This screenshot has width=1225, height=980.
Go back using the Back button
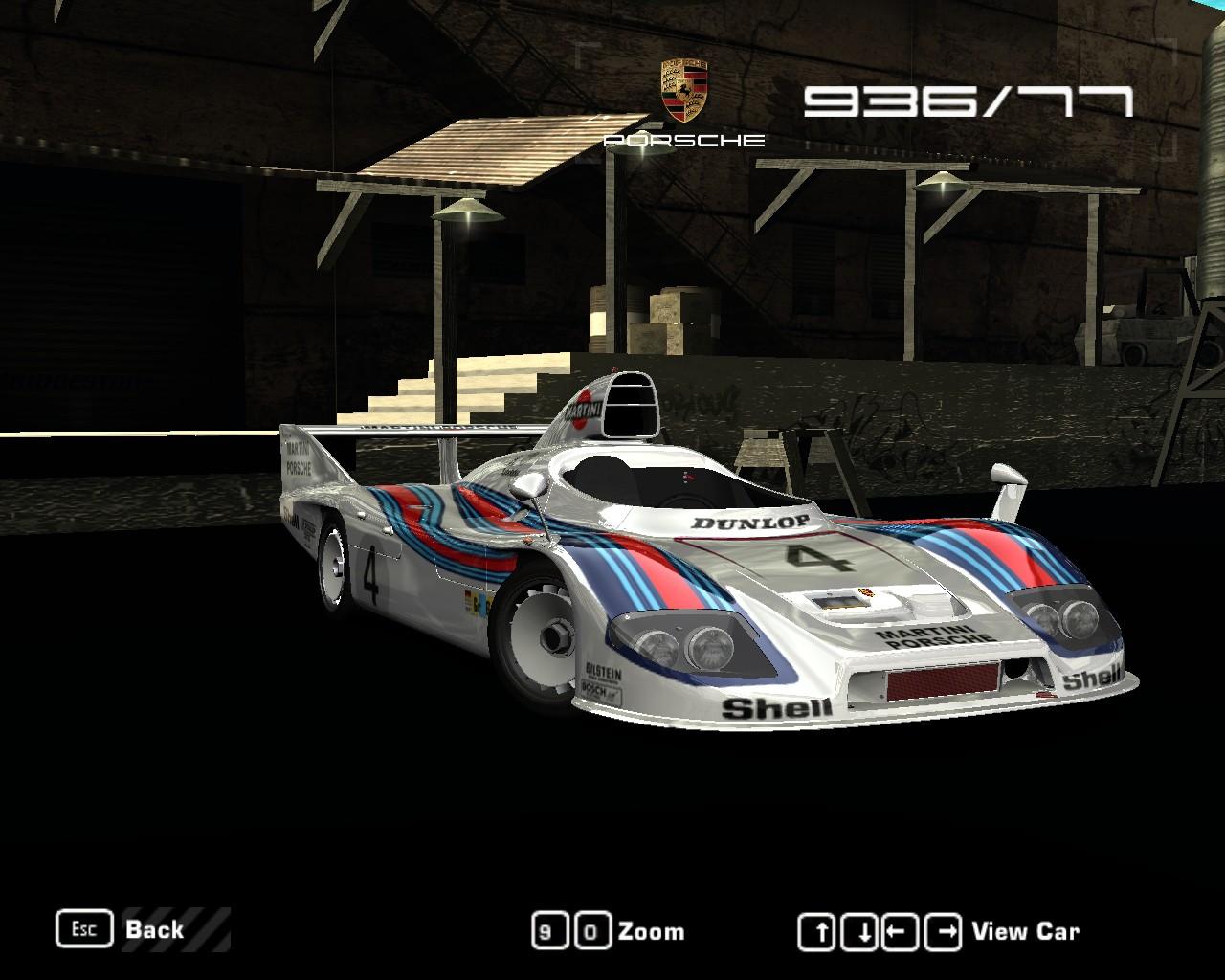tap(153, 929)
